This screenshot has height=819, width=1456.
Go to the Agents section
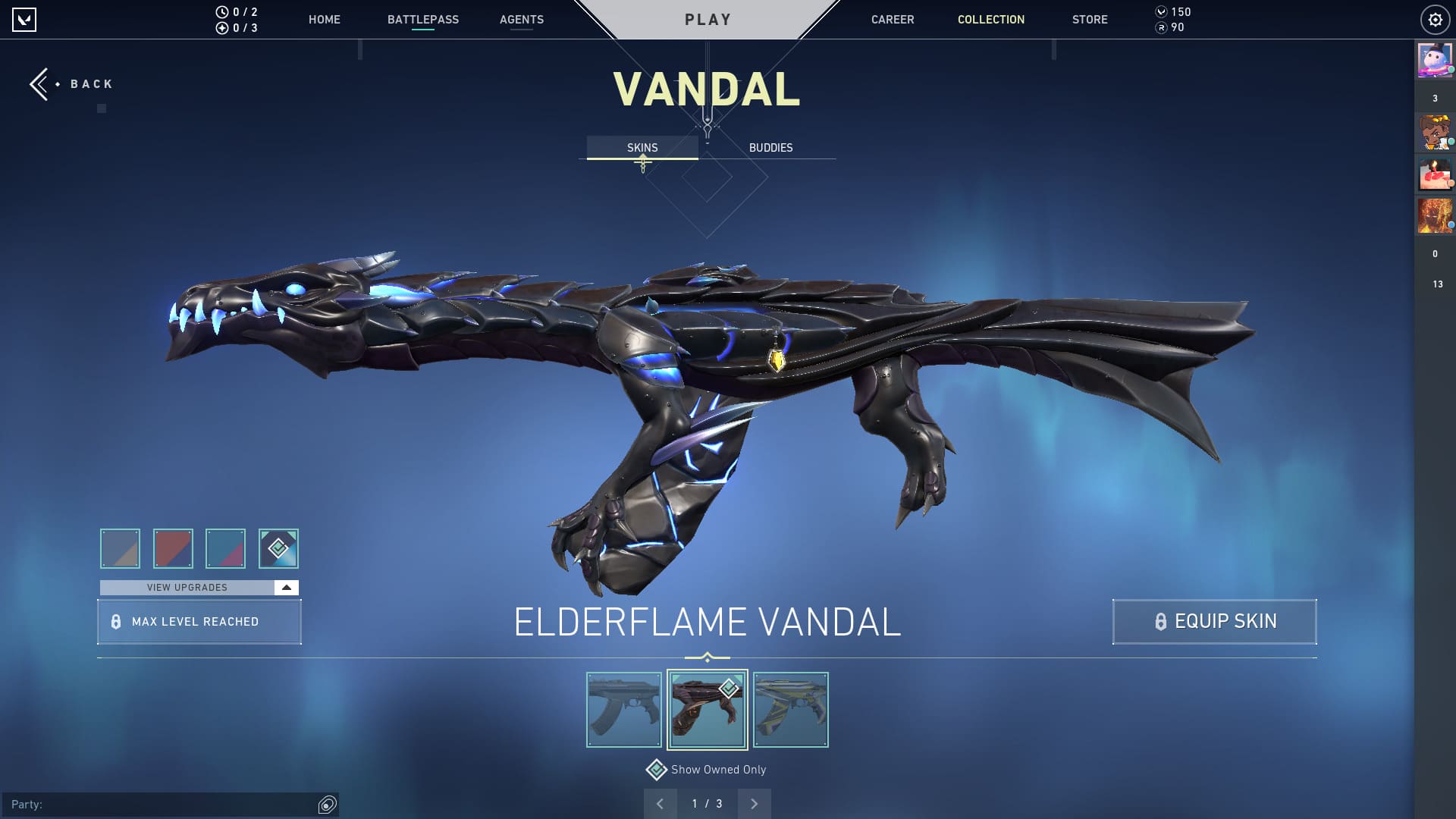click(521, 20)
